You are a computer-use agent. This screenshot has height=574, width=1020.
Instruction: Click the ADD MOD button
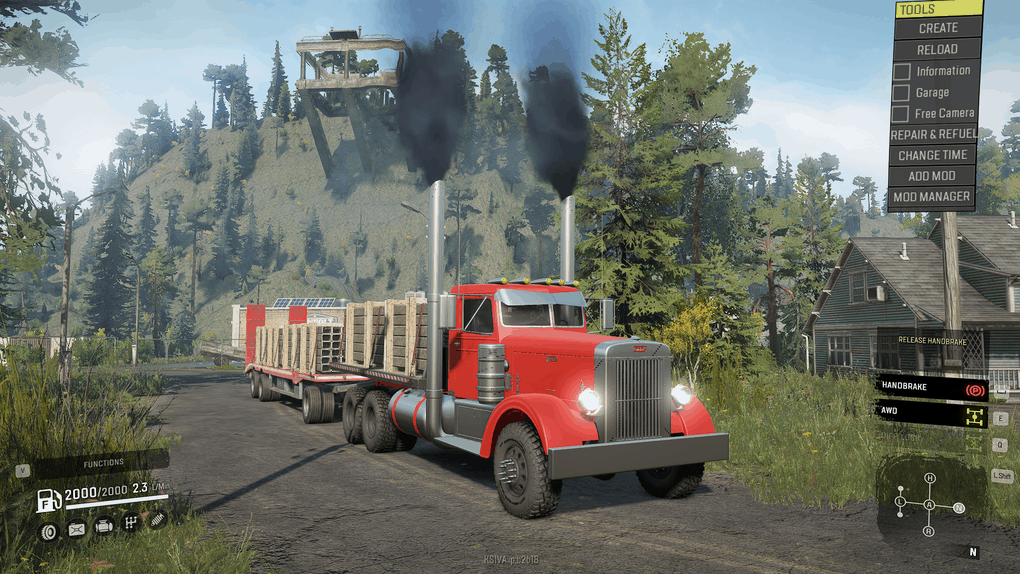pos(932,176)
